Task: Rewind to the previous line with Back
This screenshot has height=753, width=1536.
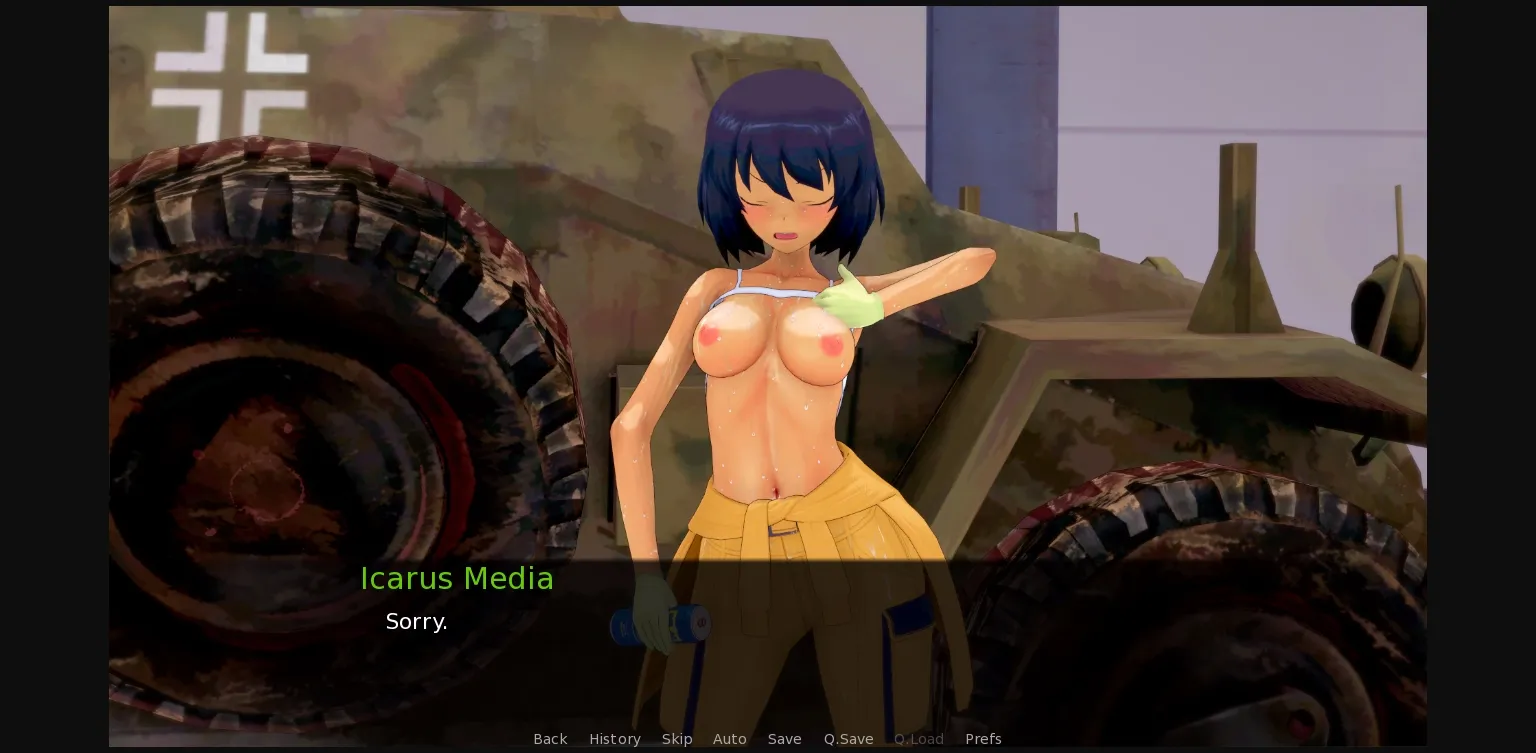Action: (x=550, y=739)
